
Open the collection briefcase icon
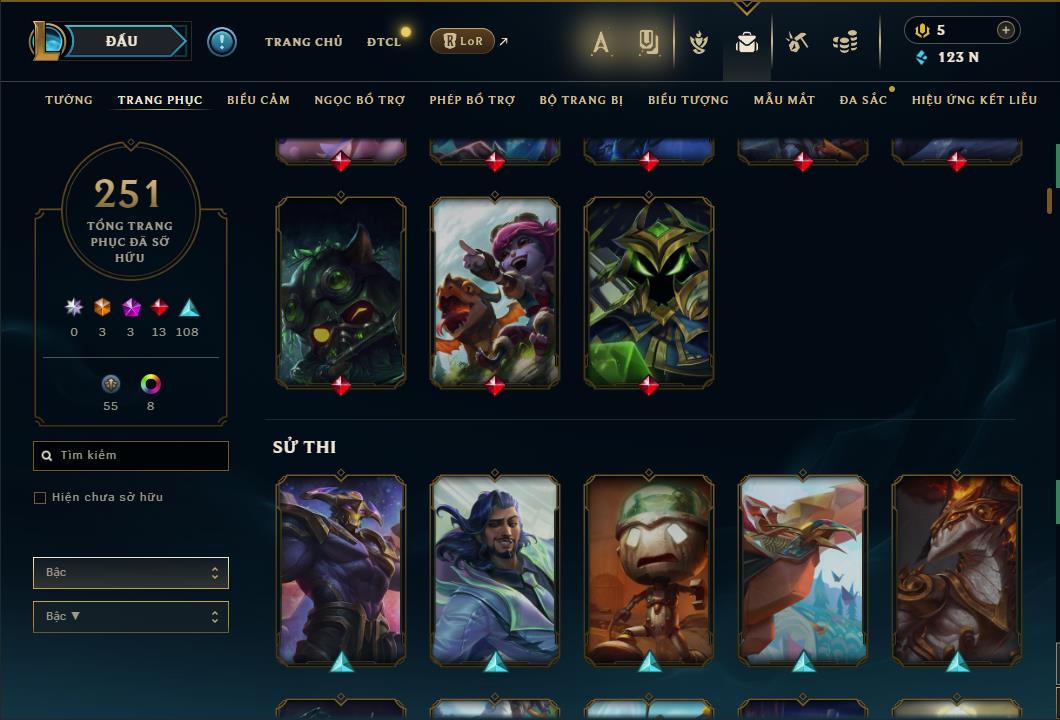point(746,42)
